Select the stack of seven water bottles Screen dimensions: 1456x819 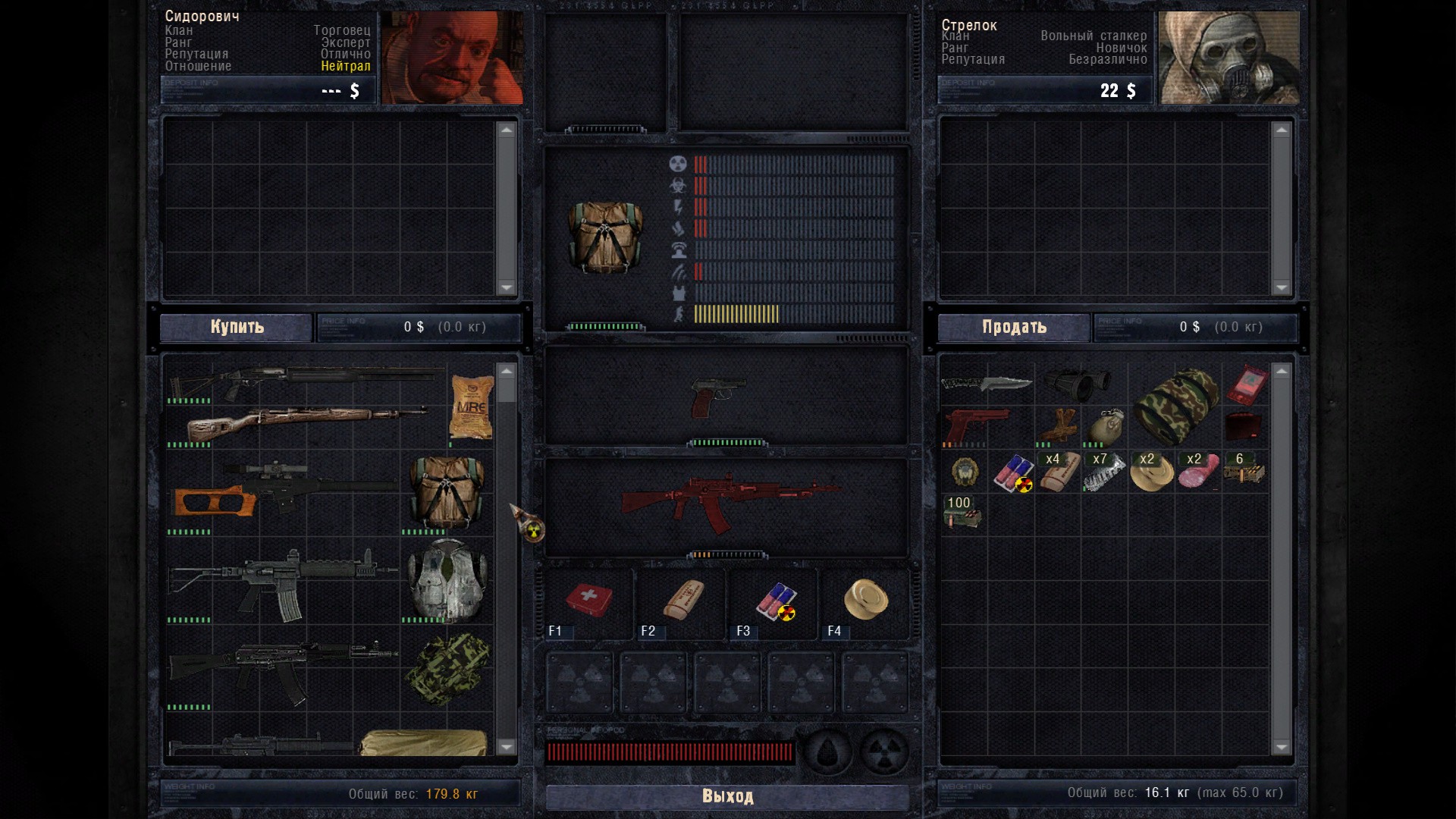[1103, 472]
